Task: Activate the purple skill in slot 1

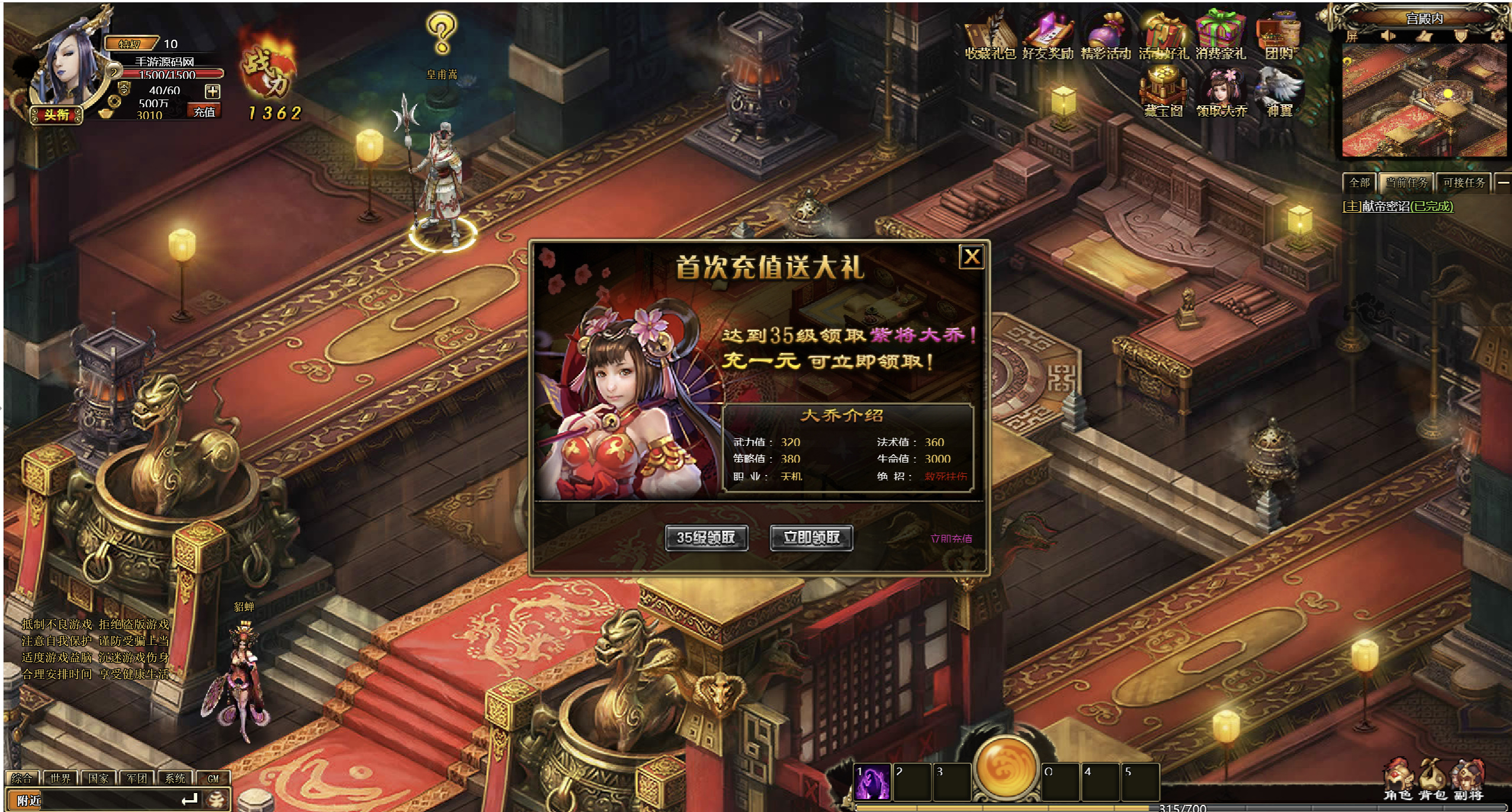Action: point(872,782)
